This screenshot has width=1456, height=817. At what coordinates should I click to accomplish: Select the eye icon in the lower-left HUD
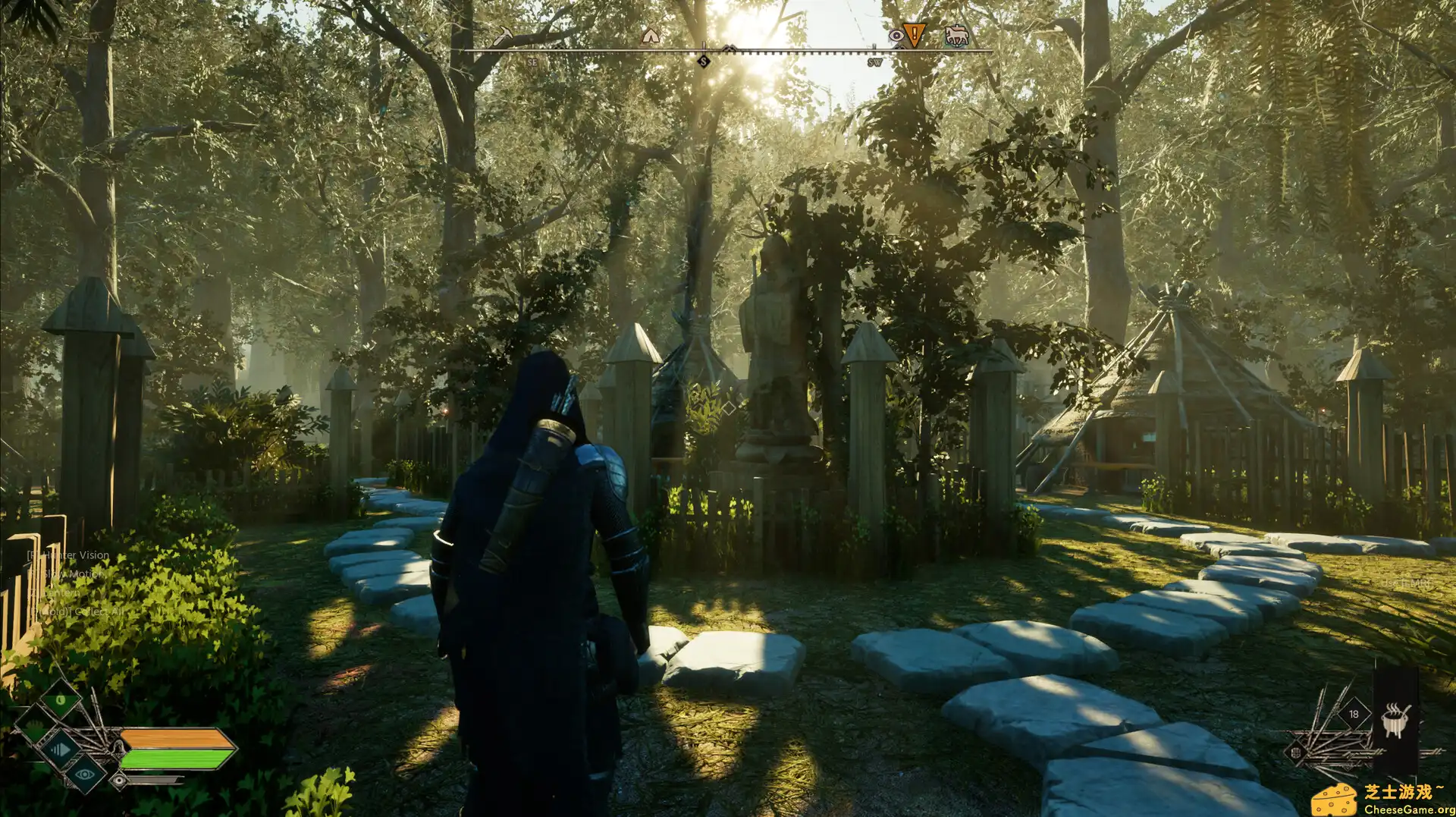(84, 774)
